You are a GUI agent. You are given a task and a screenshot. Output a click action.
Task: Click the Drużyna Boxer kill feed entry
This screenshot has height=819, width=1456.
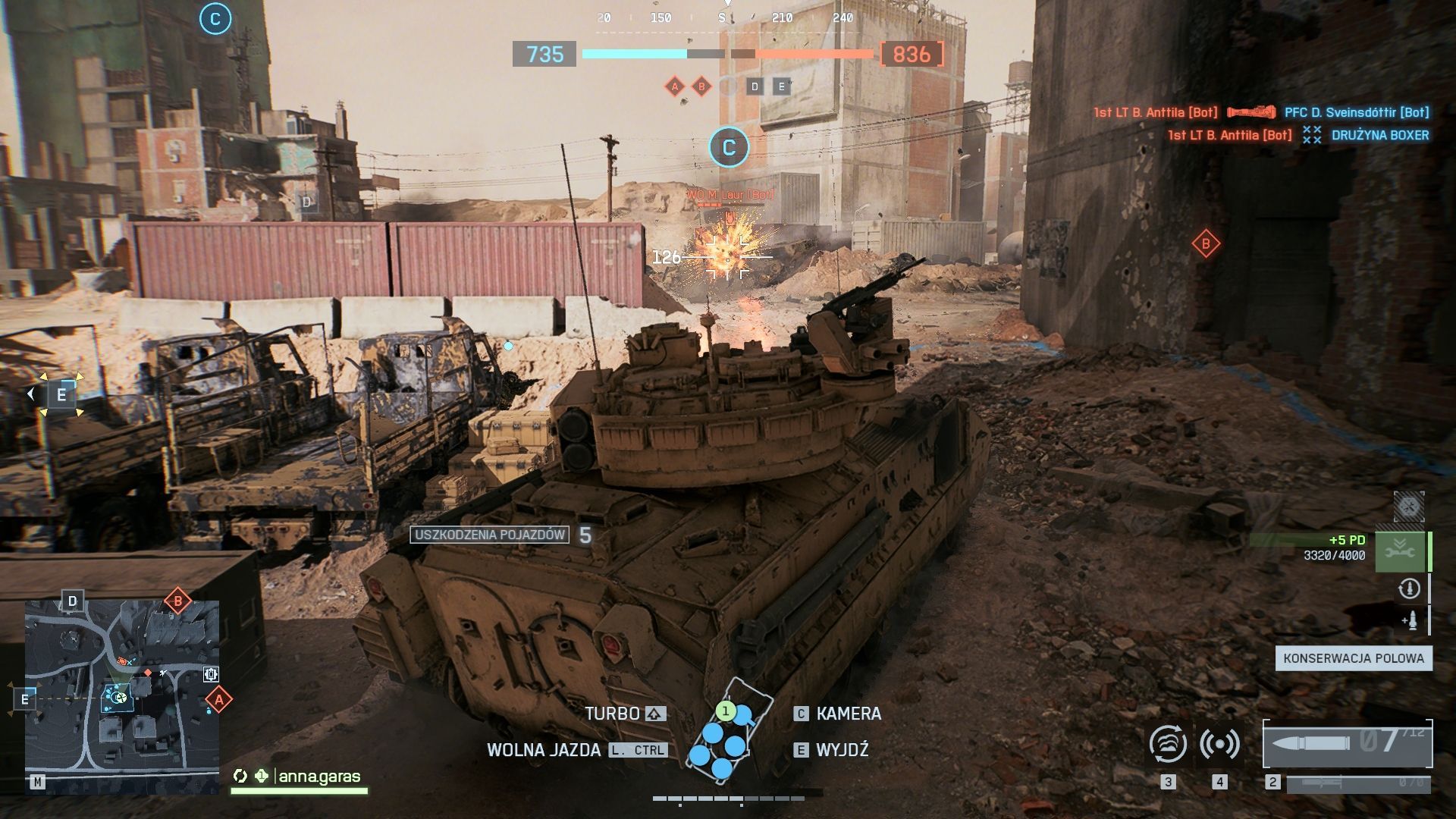(1379, 135)
